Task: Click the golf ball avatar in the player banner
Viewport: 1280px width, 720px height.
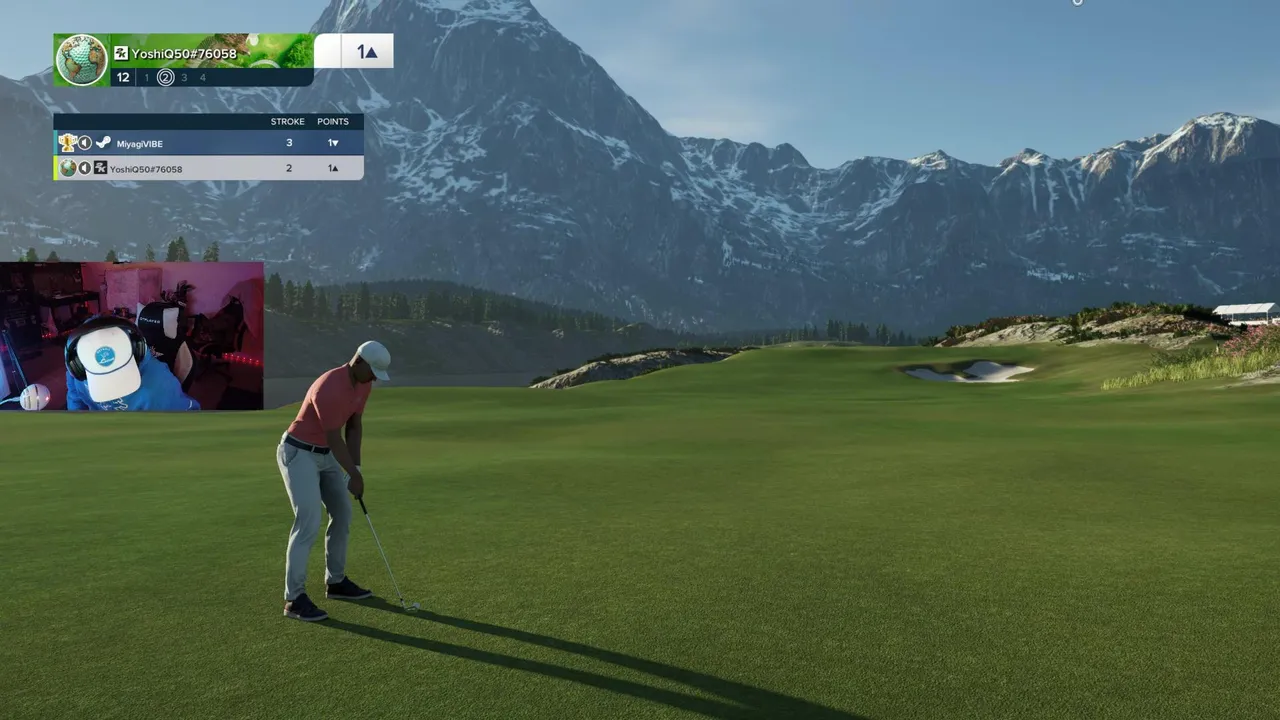Action: click(81, 60)
